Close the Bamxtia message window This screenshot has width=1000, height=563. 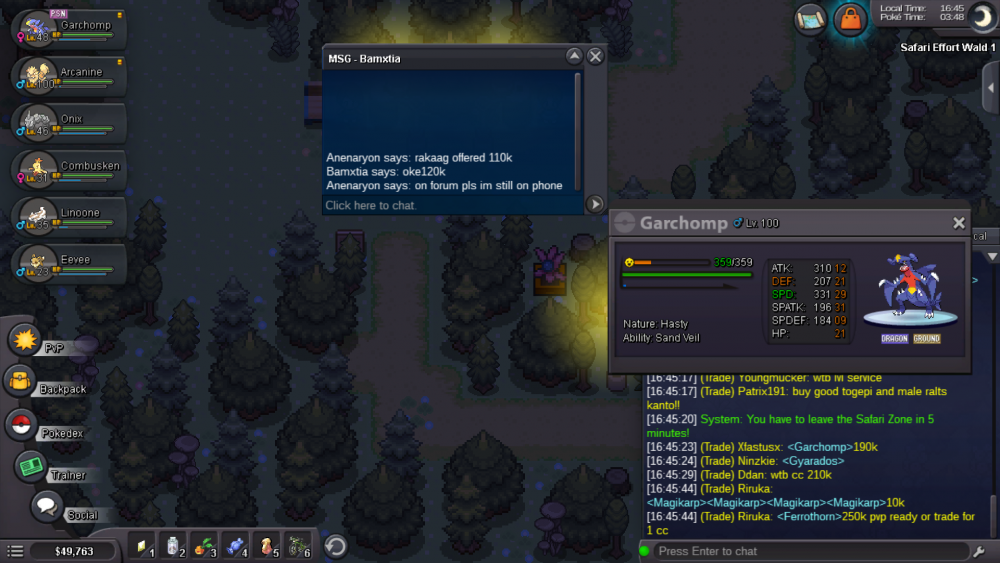(595, 56)
